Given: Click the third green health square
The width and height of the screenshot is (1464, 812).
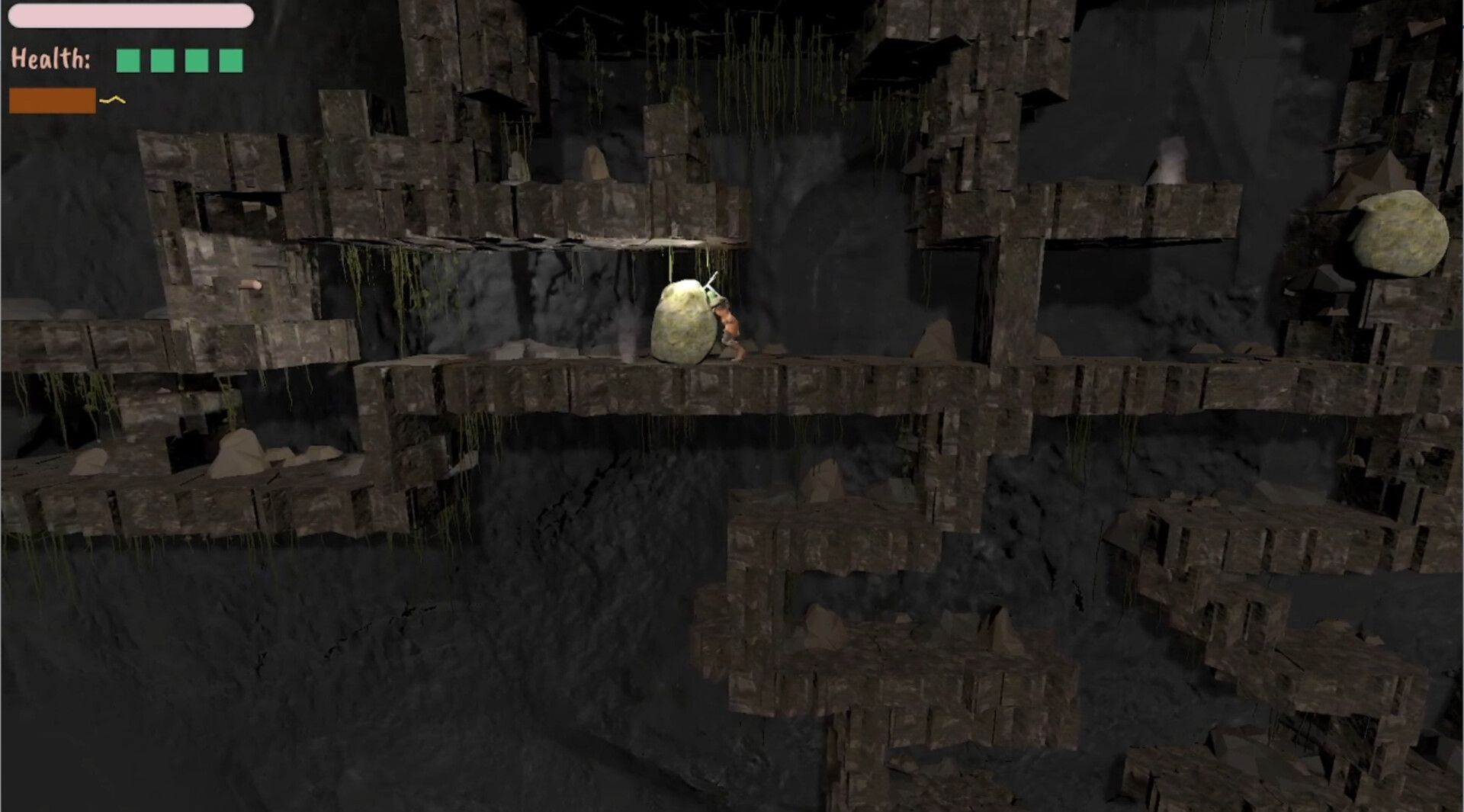Looking at the screenshot, I should click(x=197, y=59).
